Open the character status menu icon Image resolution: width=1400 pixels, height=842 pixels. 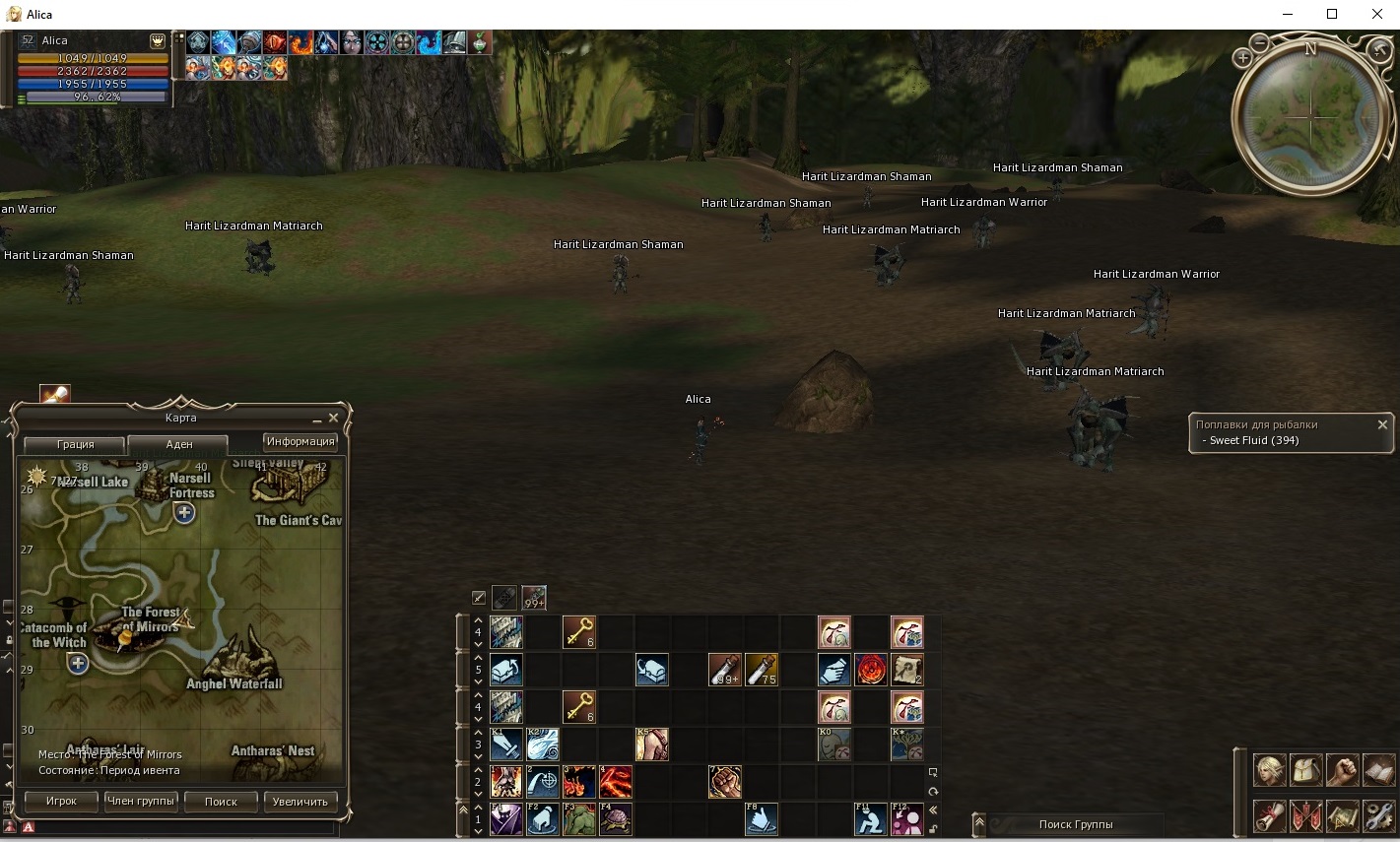(1269, 770)
